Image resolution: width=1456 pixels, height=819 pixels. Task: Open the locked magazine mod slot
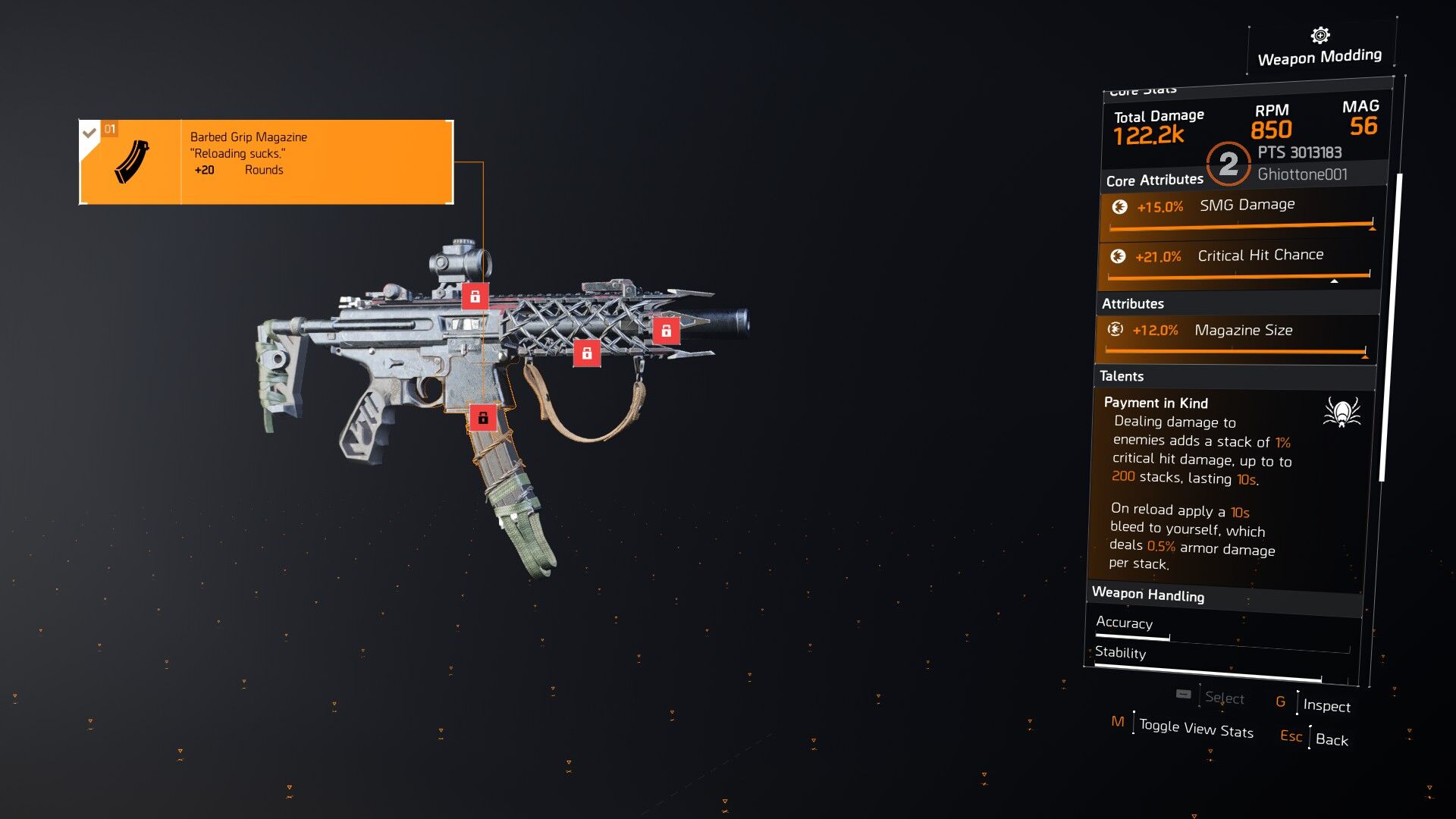(483, 417)
